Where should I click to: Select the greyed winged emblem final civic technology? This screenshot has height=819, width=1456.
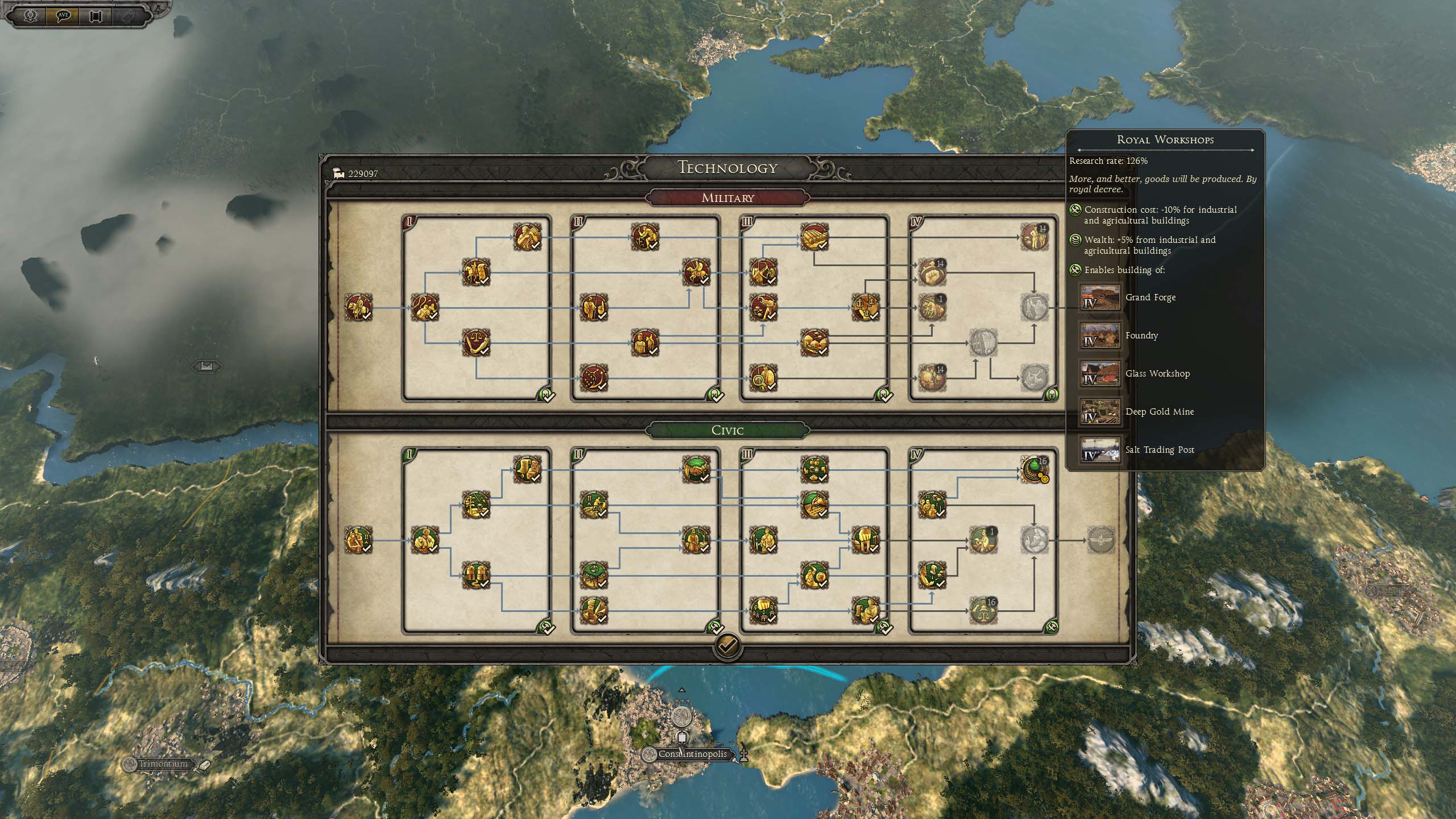coord(1102,540)
